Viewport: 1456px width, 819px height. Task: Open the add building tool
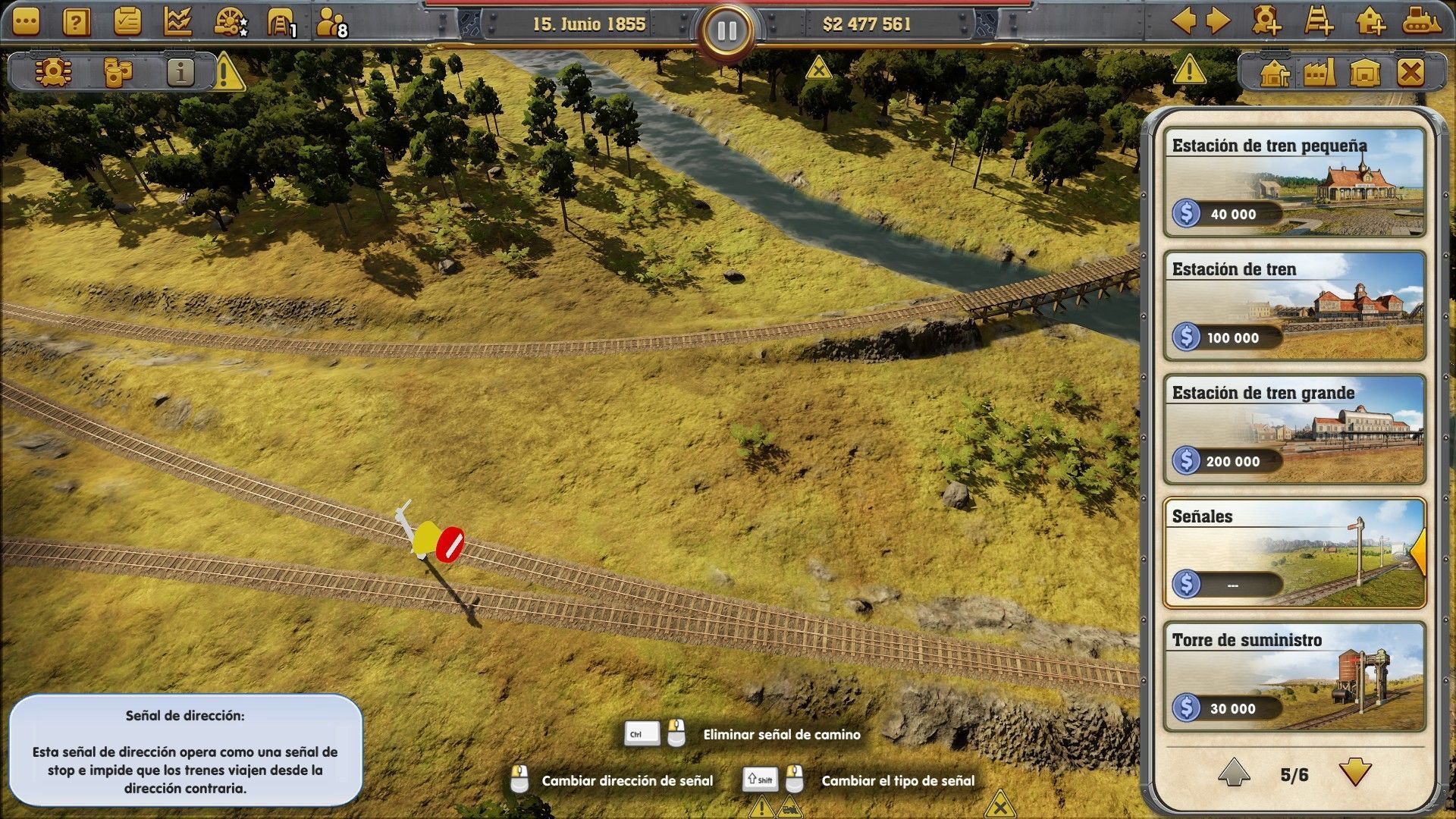[x=1370, y=21]
